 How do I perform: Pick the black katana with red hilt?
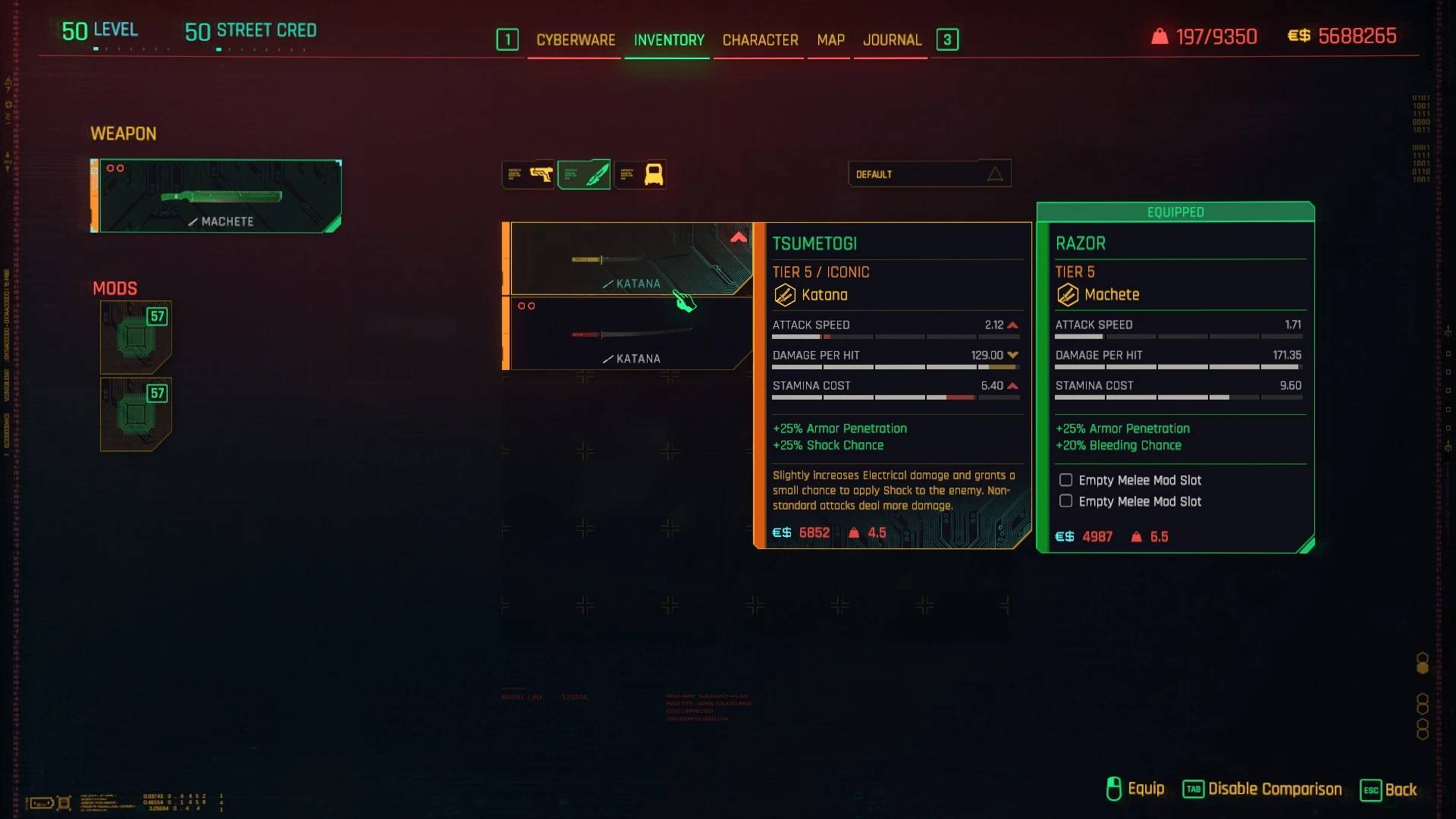coord(631,334)
